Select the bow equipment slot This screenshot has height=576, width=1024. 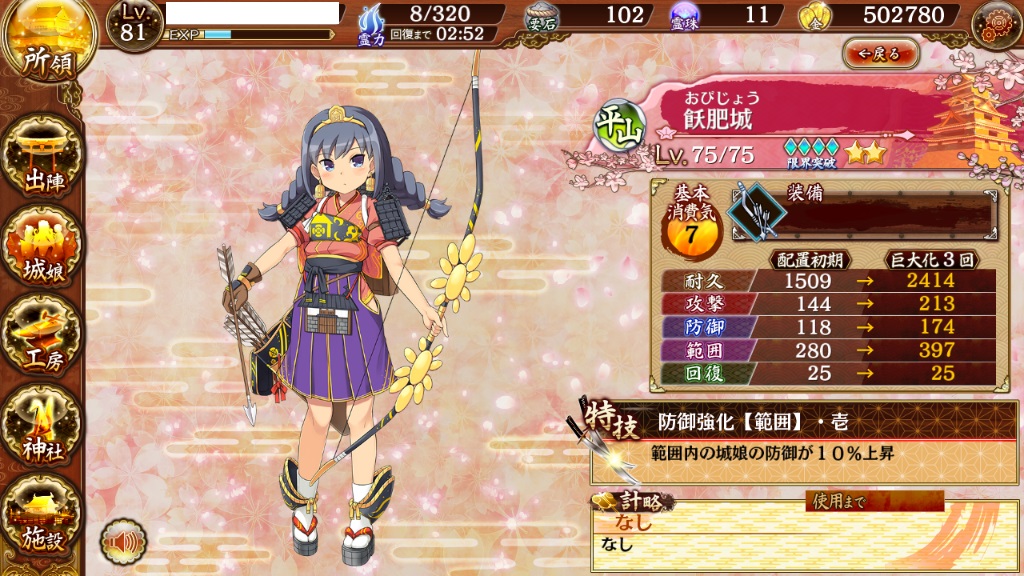[x=753, y=210]
